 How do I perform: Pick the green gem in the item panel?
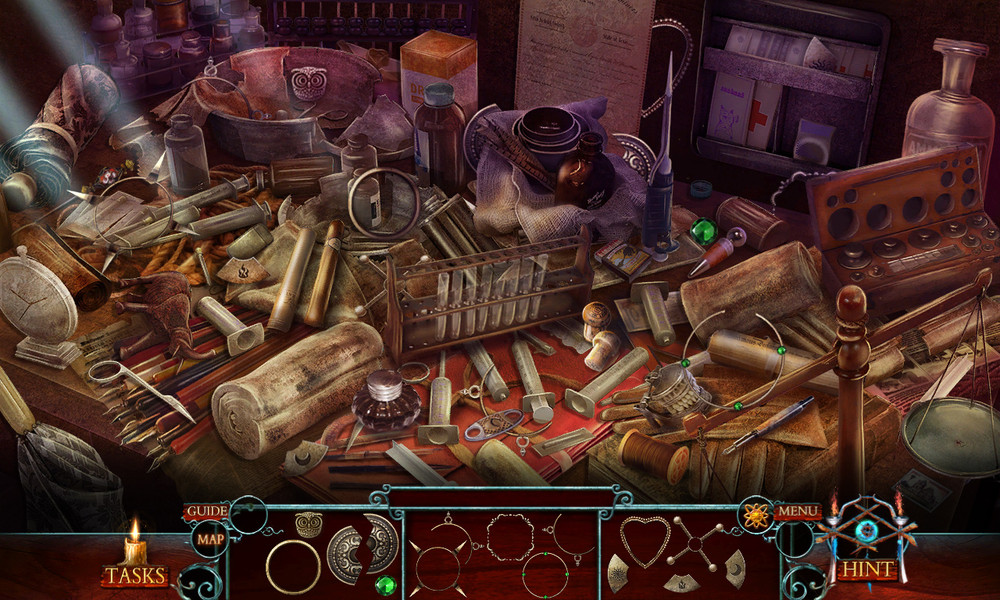point(383,584)
